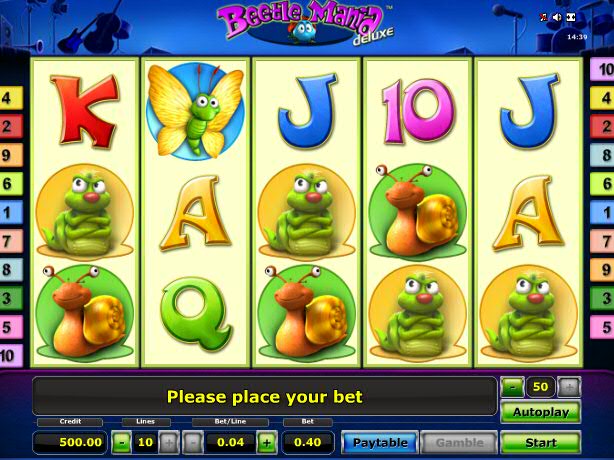Decrease the number of Lines
This screenshot has height=460, width=614.
122,441
